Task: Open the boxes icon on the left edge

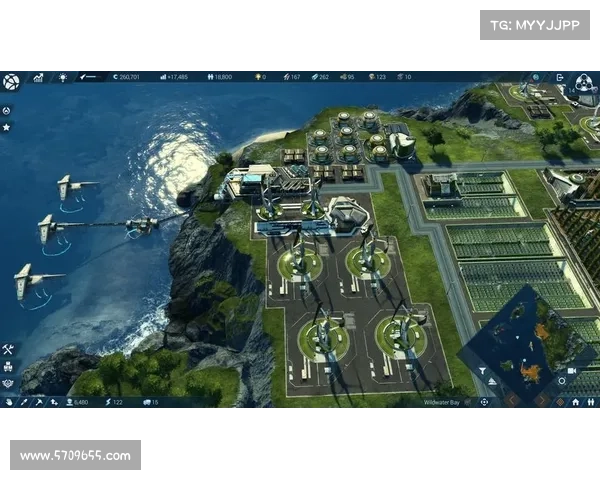Action: point(8,366)
